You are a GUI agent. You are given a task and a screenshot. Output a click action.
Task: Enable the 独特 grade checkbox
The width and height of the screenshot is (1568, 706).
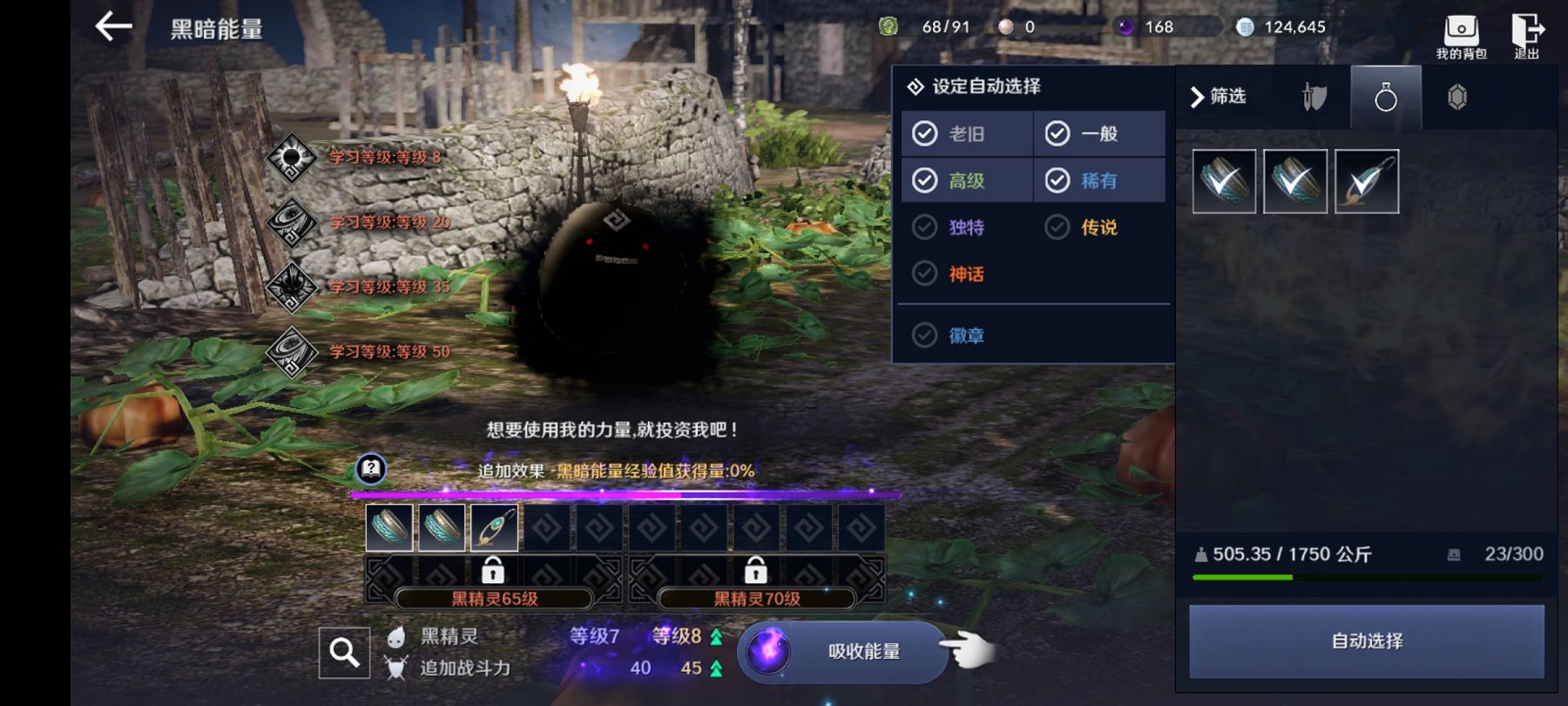(x=925, y=227)
